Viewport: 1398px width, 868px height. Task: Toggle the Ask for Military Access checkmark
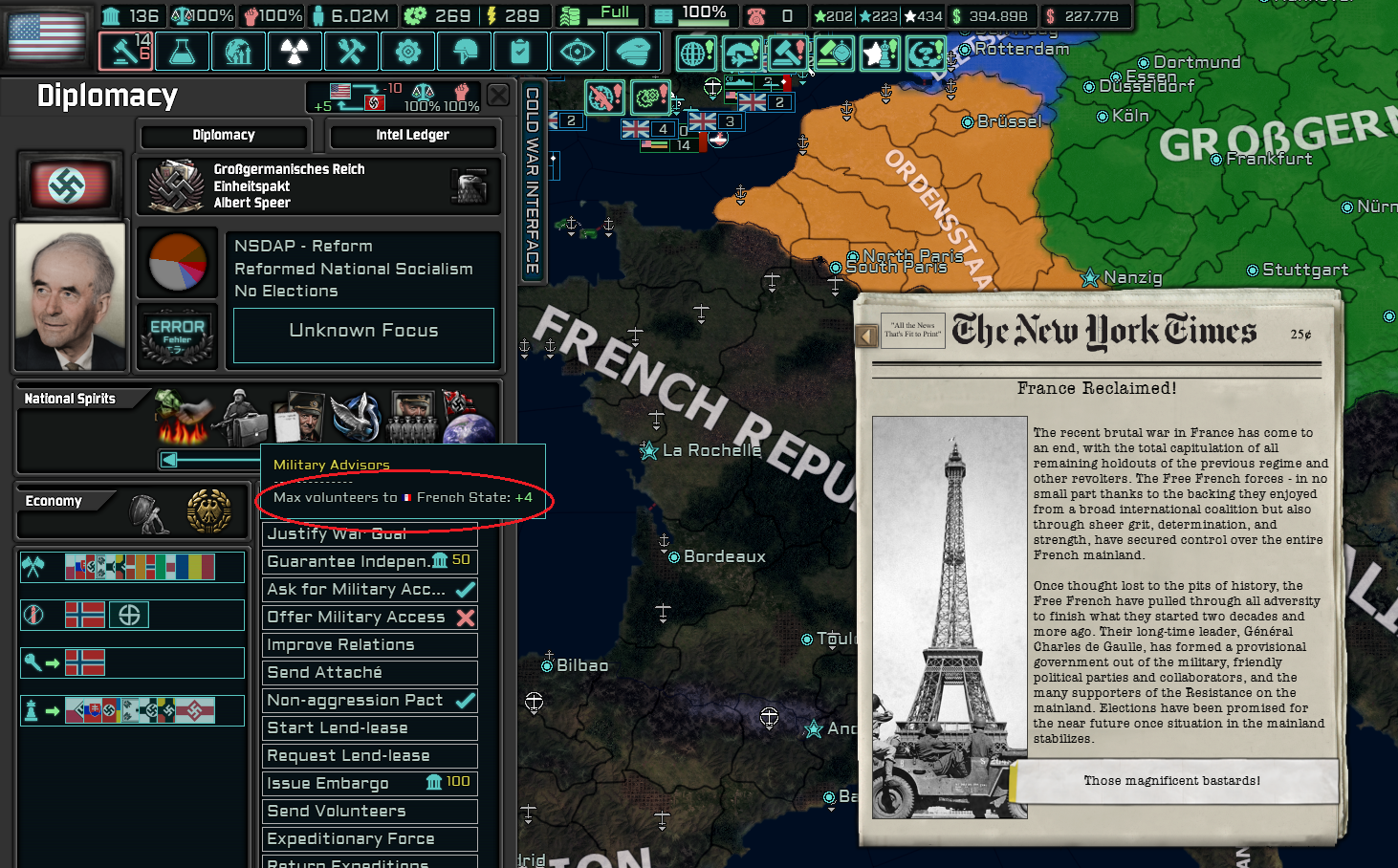point(469,589)
